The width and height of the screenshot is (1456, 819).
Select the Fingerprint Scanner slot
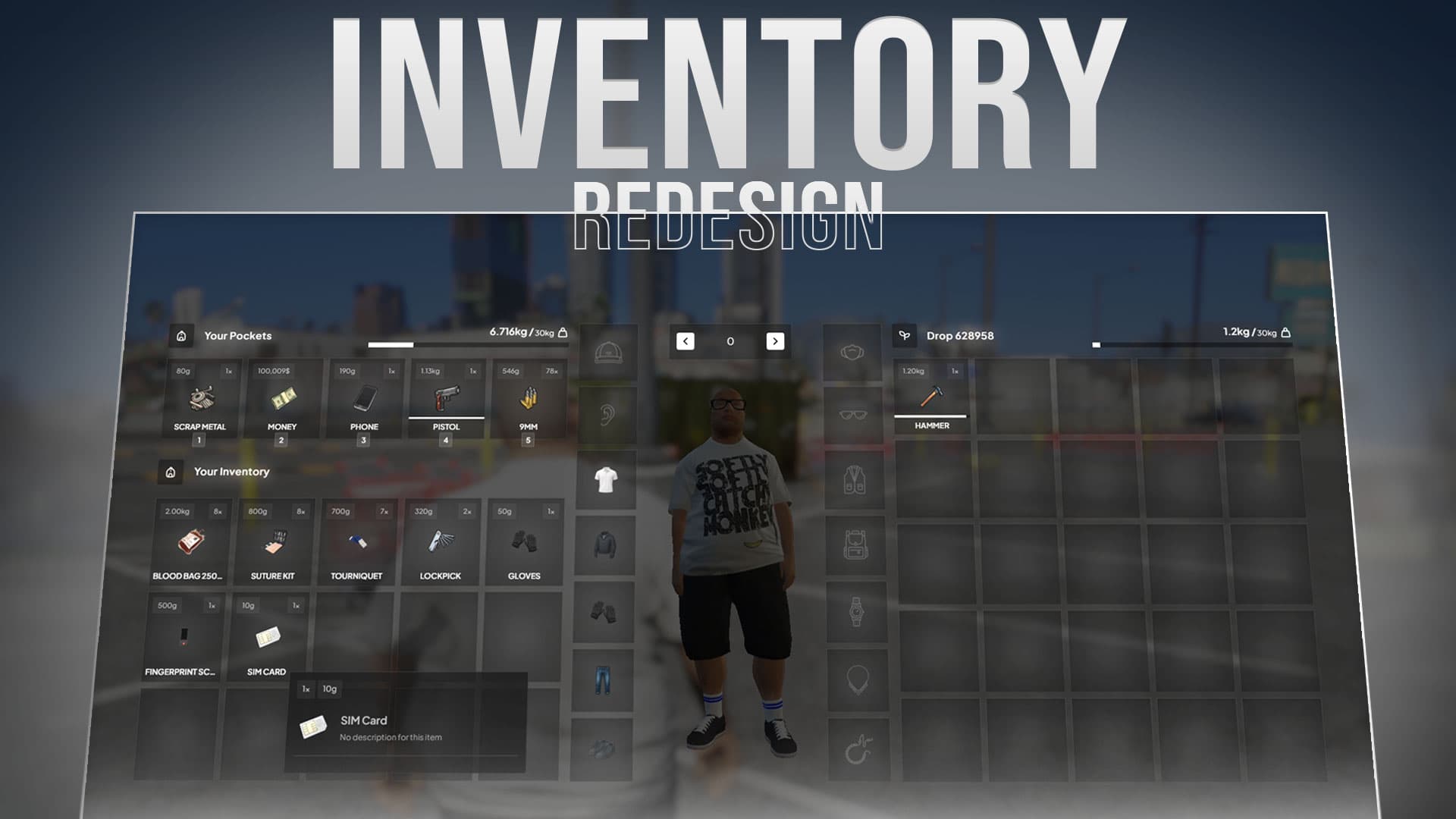pos(182,637)
